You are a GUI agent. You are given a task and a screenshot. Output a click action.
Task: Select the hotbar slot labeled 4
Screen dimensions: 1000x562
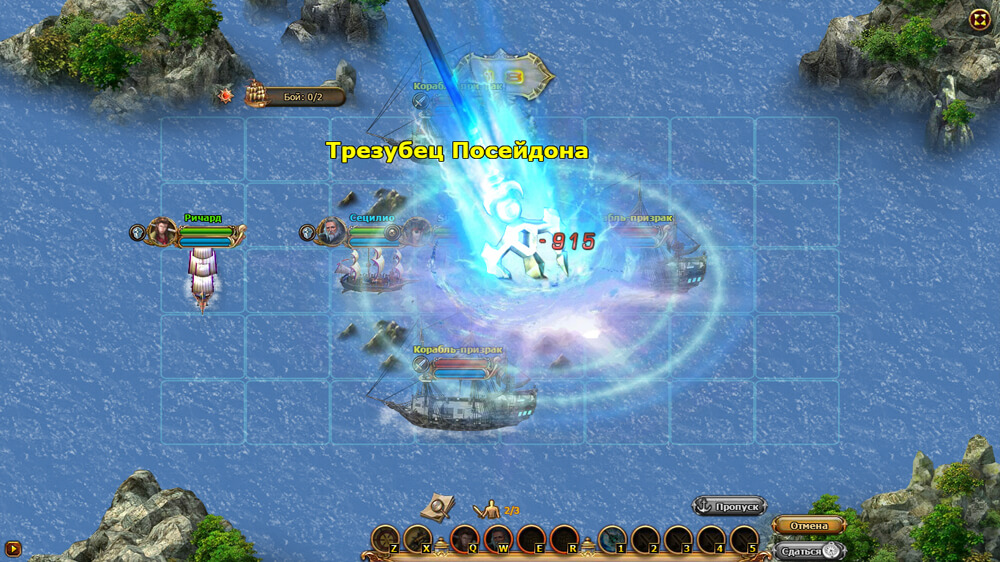(711, 540)
